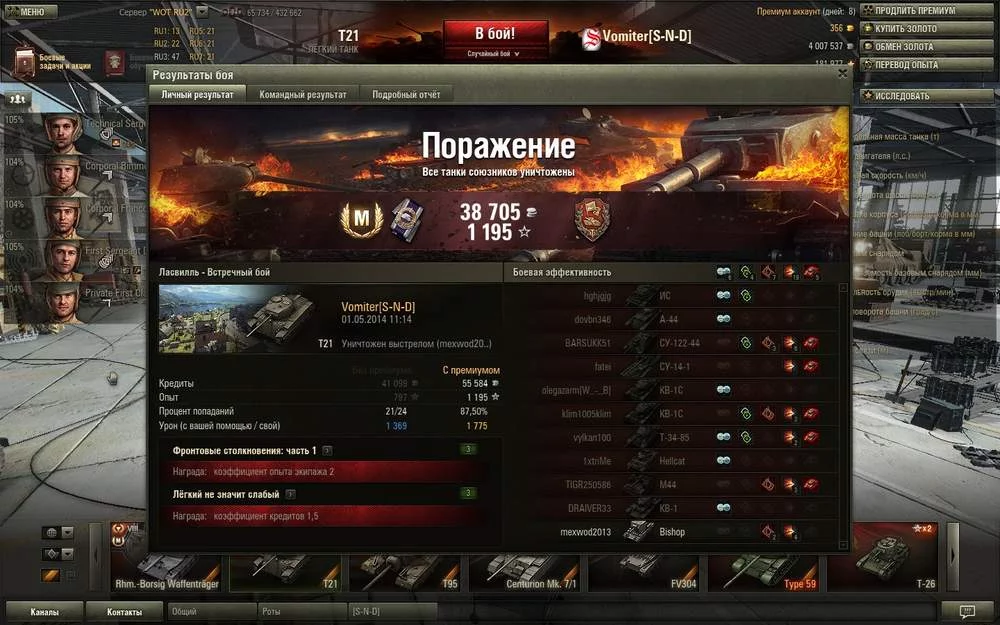Select the Личный результат tab
Screen dimensions: 1000x625
(197, 94)
